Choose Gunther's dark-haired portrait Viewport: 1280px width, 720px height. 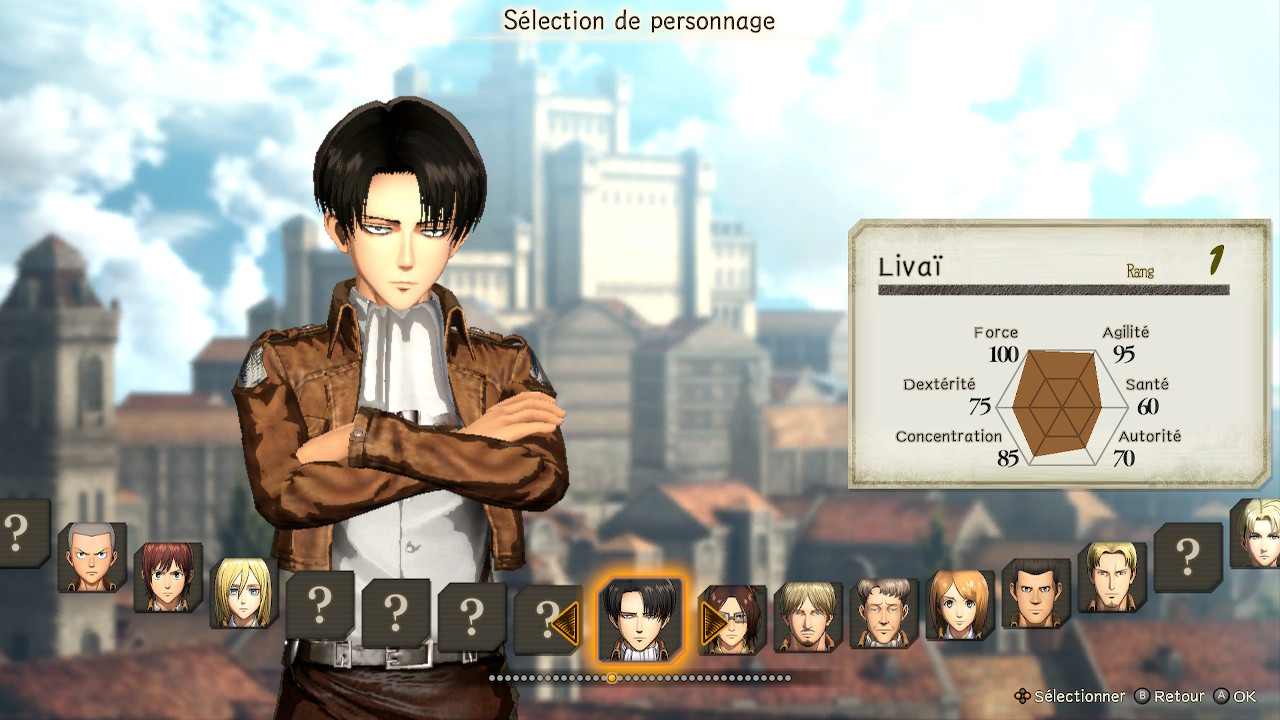point(1036,593)
